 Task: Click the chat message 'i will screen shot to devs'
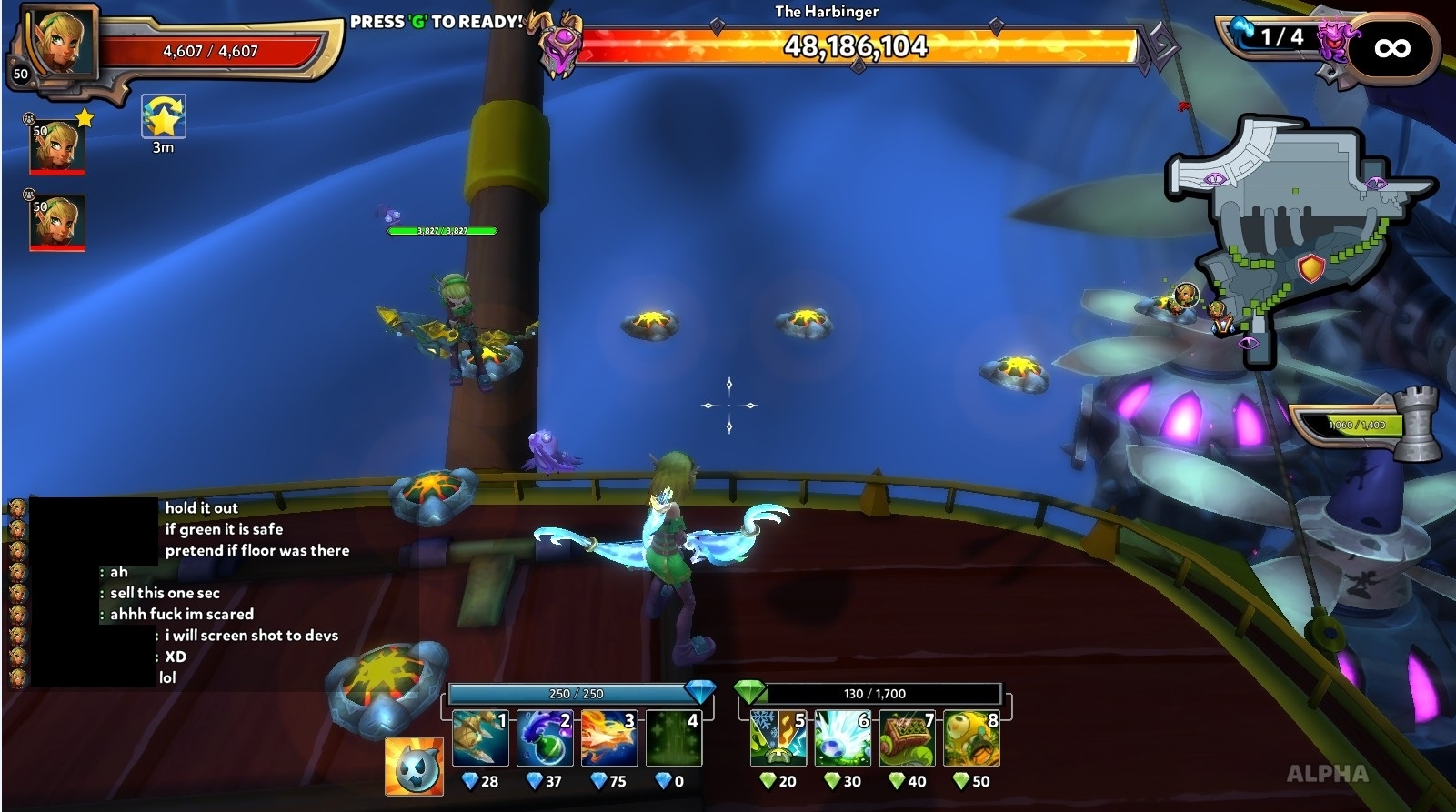pos(252,636)
